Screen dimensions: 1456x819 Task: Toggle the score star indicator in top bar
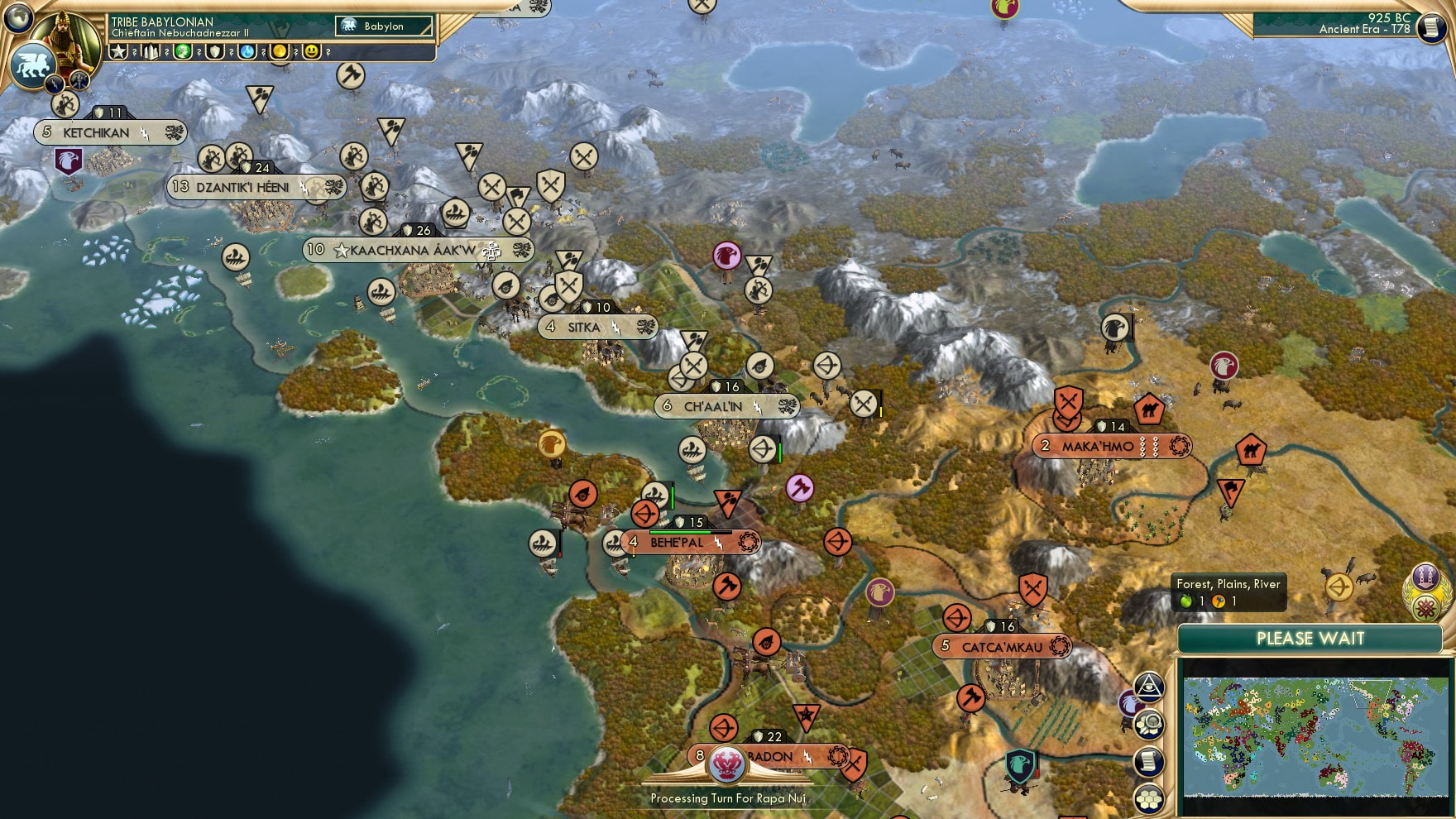(118, 51)
